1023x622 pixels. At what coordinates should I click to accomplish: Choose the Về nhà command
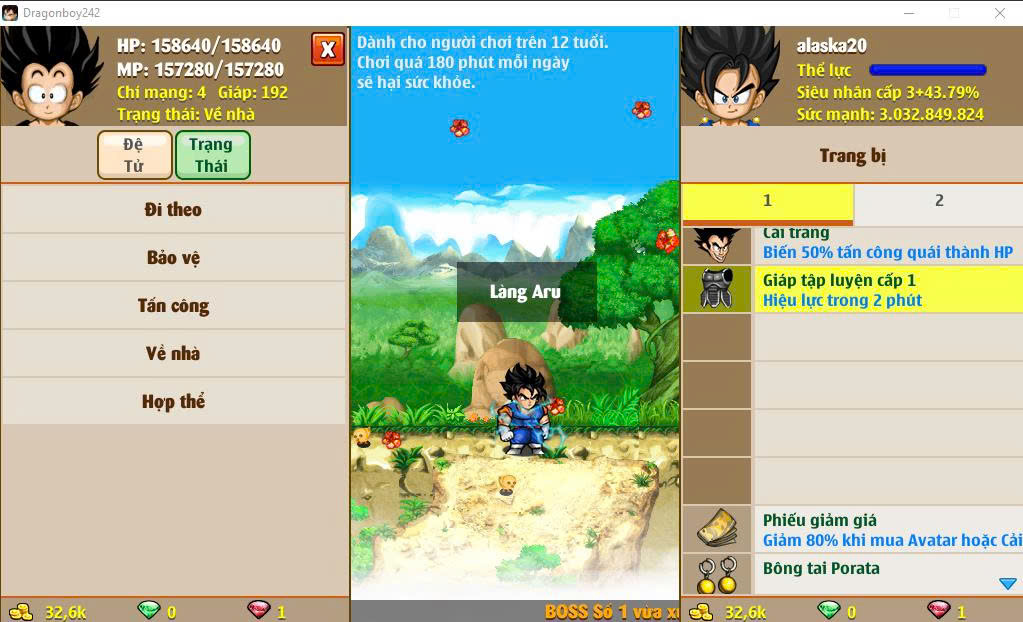(173, 354)
